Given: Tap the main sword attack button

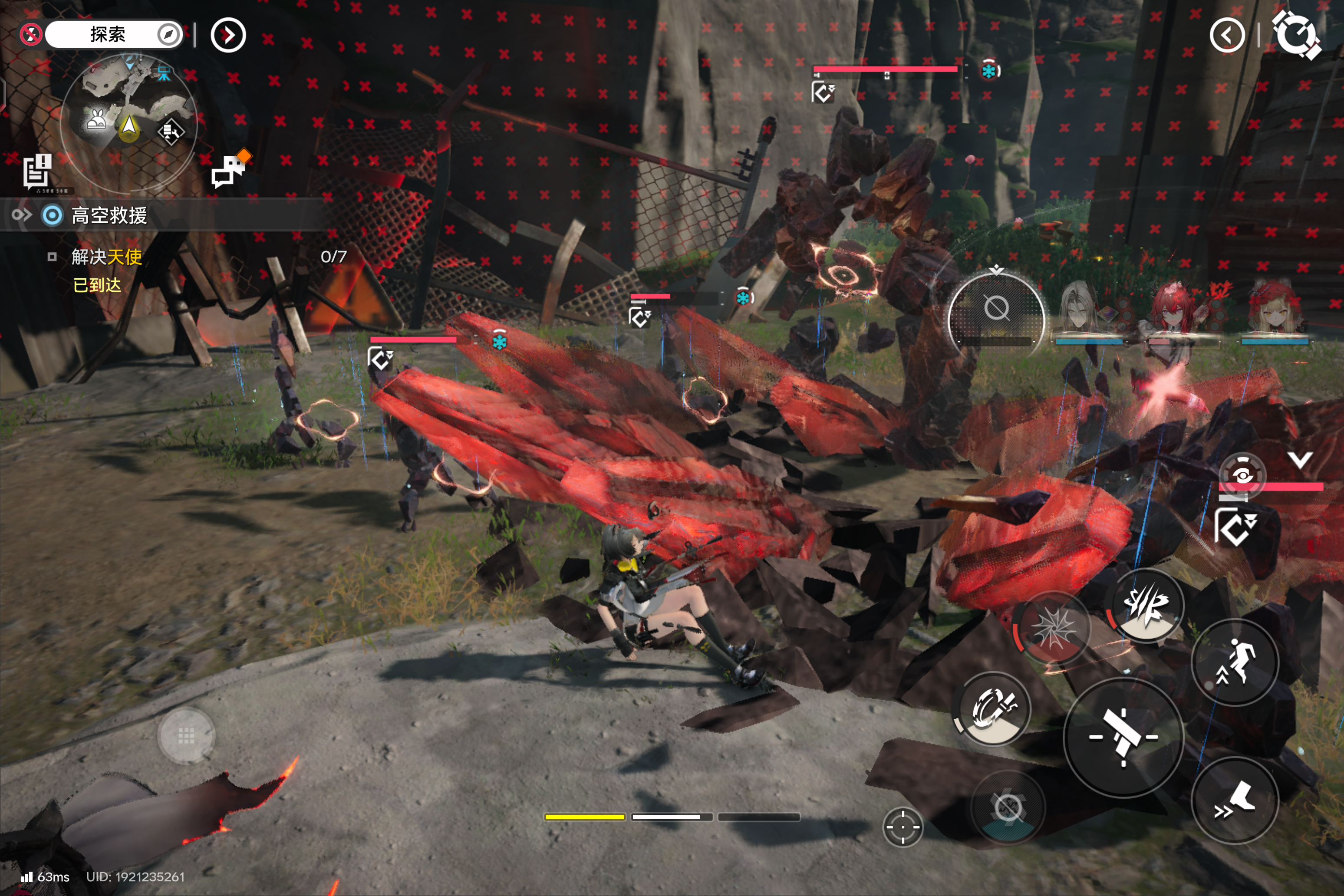Looking at the screenshot, I should click(x=1123, y=737).
